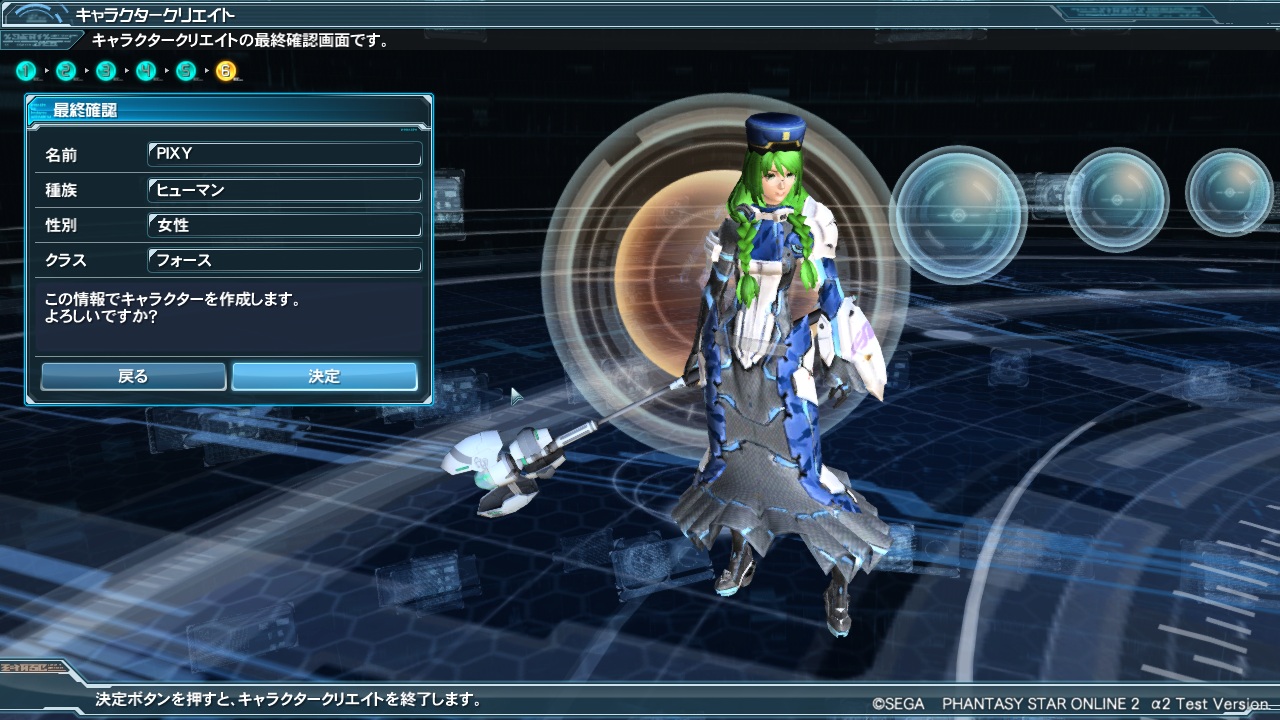The image size is (1280, 720).
Task: Return to step 4 in progress bar
Action: [x=147, y=71]
